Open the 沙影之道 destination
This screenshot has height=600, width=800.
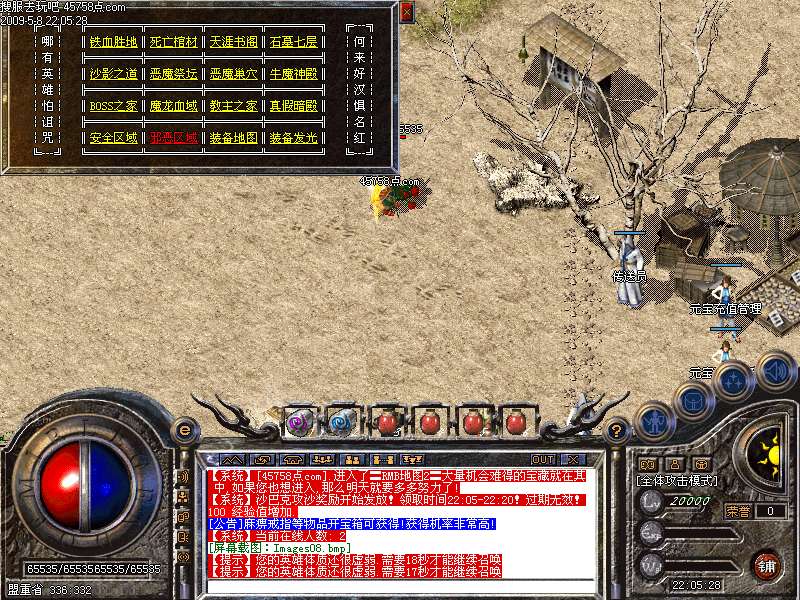point(113,74)
